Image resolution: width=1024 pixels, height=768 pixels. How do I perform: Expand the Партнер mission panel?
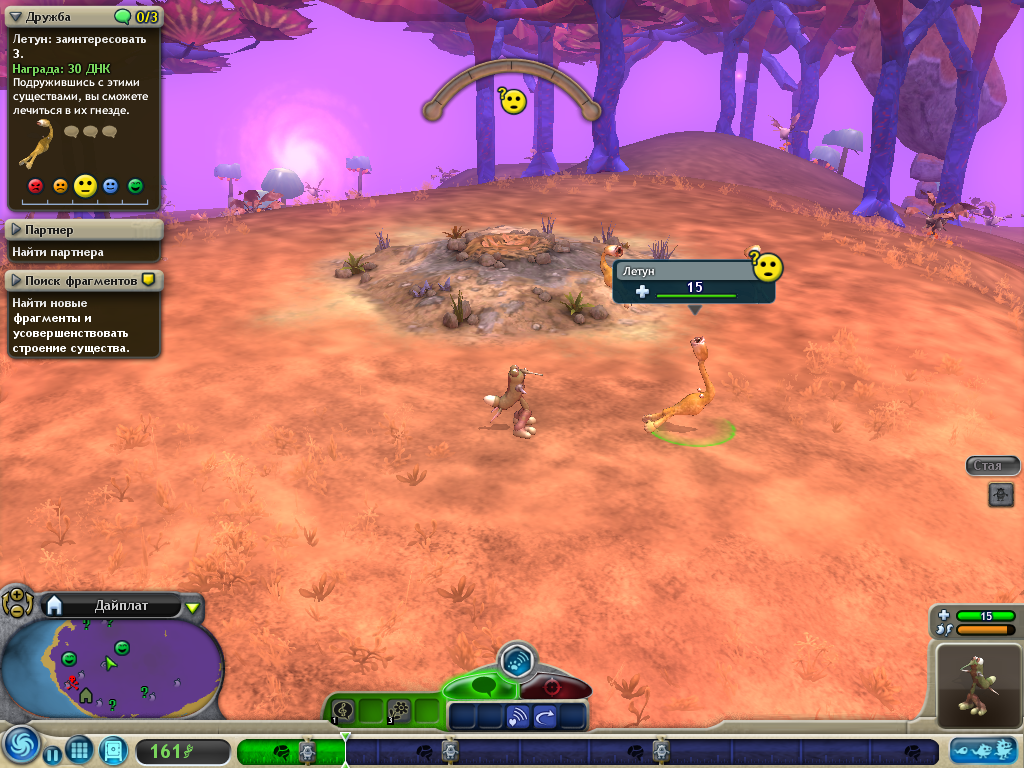16,230
